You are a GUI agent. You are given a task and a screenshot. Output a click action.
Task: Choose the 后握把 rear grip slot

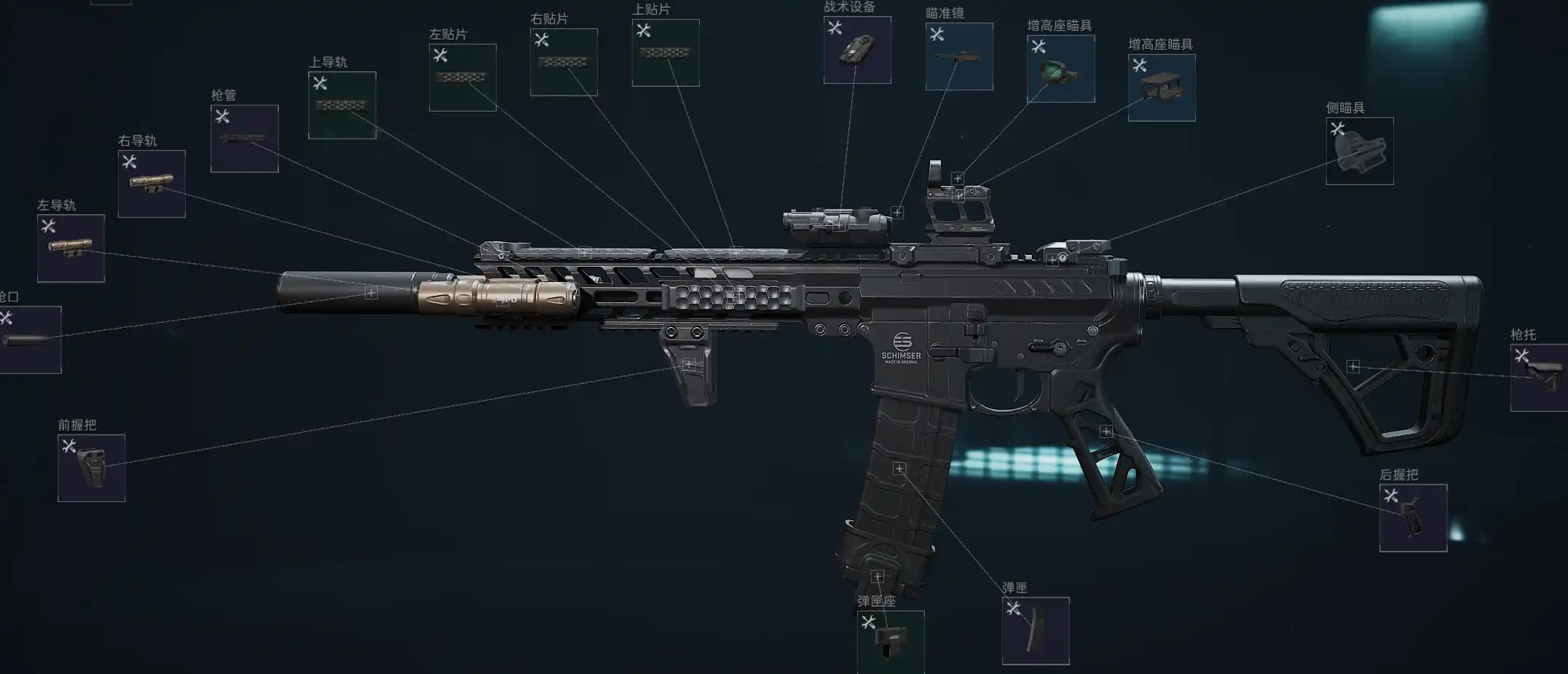pos(1413,517)
